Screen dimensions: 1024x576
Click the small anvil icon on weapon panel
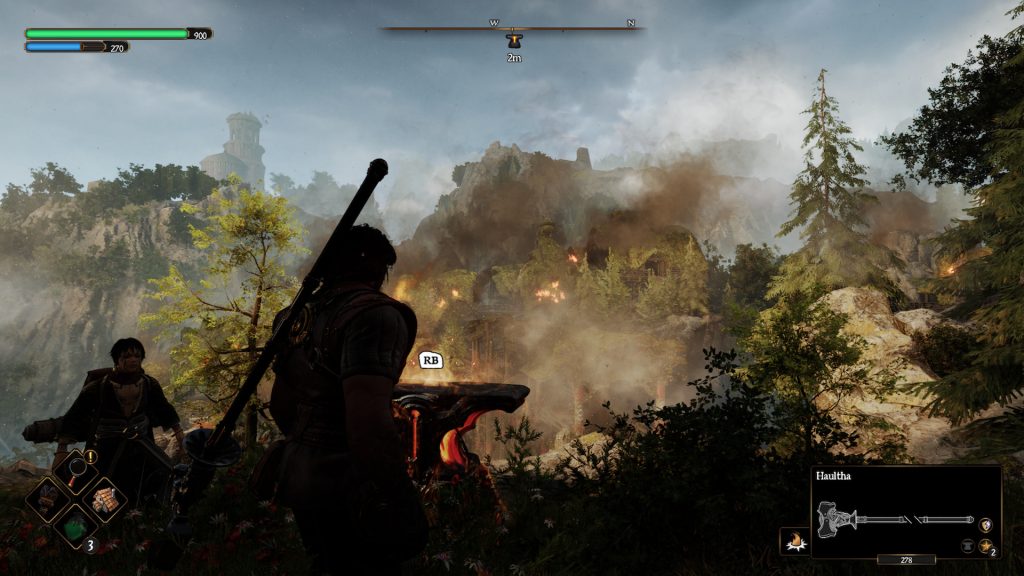pyautogui.click(x=968, y=546)
